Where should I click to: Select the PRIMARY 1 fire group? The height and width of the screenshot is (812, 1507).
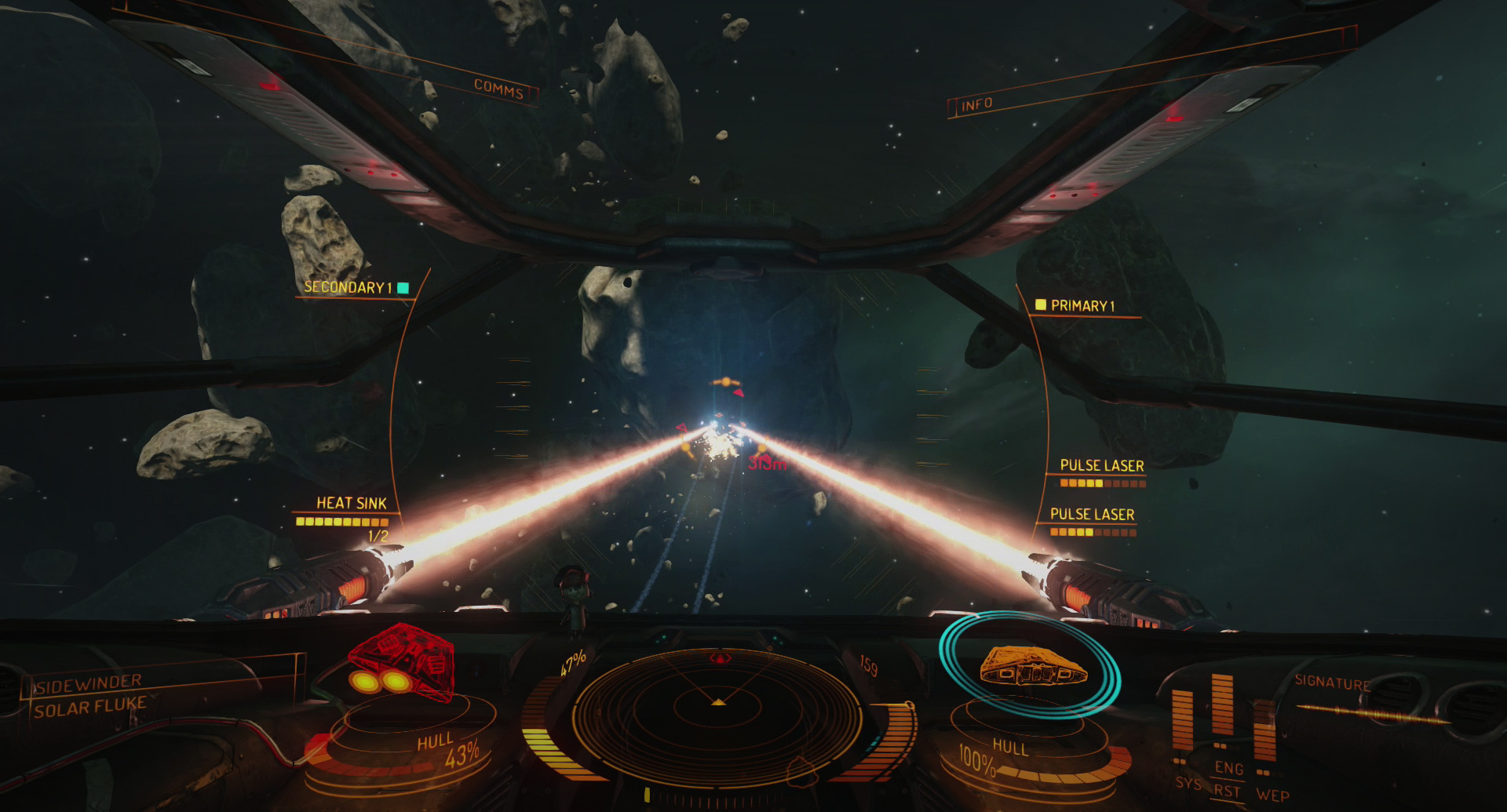coord(1082,306)
